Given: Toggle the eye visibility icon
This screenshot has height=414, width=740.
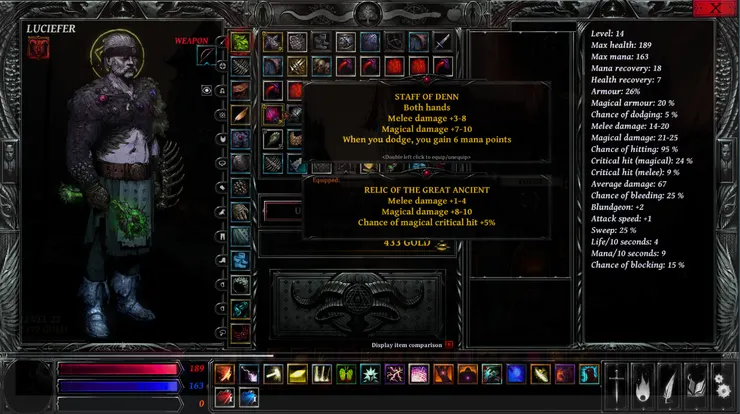Looking at the screenshot, I should 207,90.
